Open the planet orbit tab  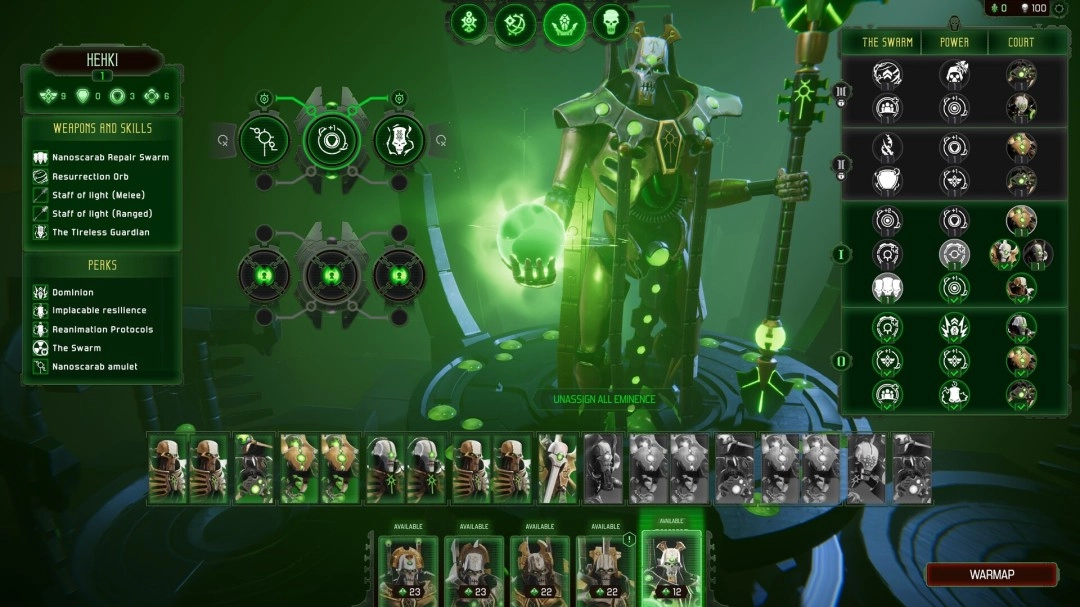(516, 23)
